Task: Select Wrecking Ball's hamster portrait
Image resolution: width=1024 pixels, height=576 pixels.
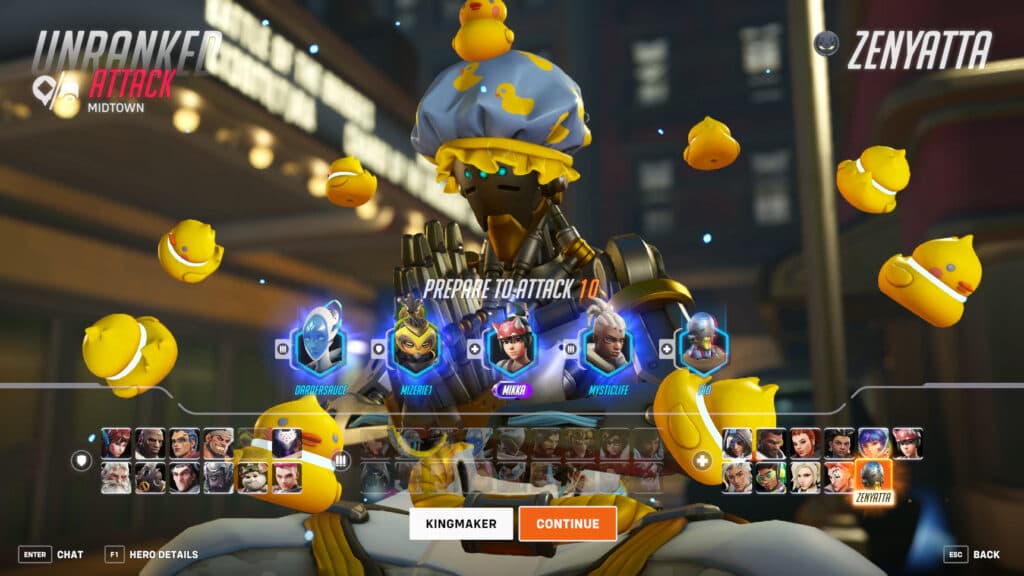Action: pos(252,477)
